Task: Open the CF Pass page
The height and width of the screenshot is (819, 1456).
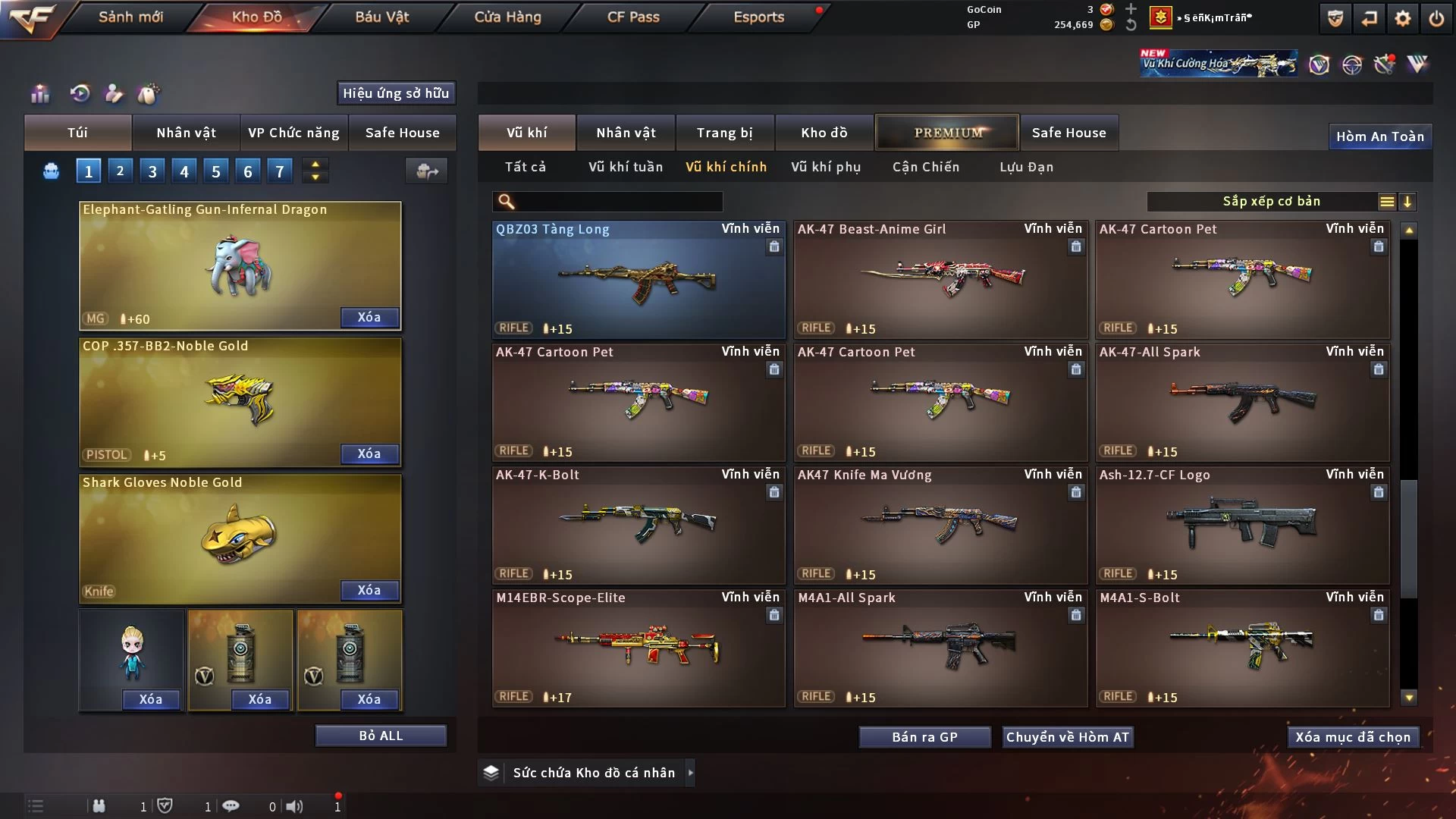Action: [x=633, y=17]
